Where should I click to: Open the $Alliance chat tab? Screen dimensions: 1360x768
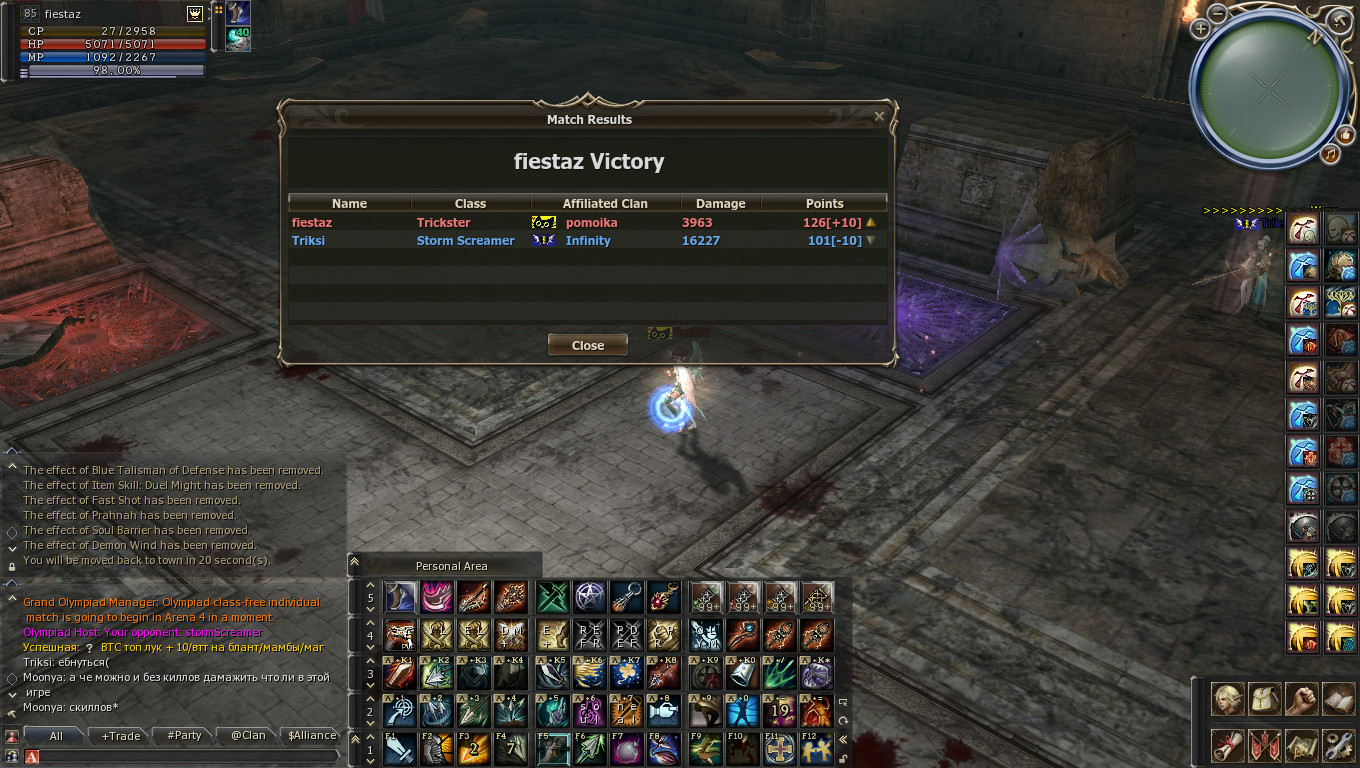click(x=311, y=736)
